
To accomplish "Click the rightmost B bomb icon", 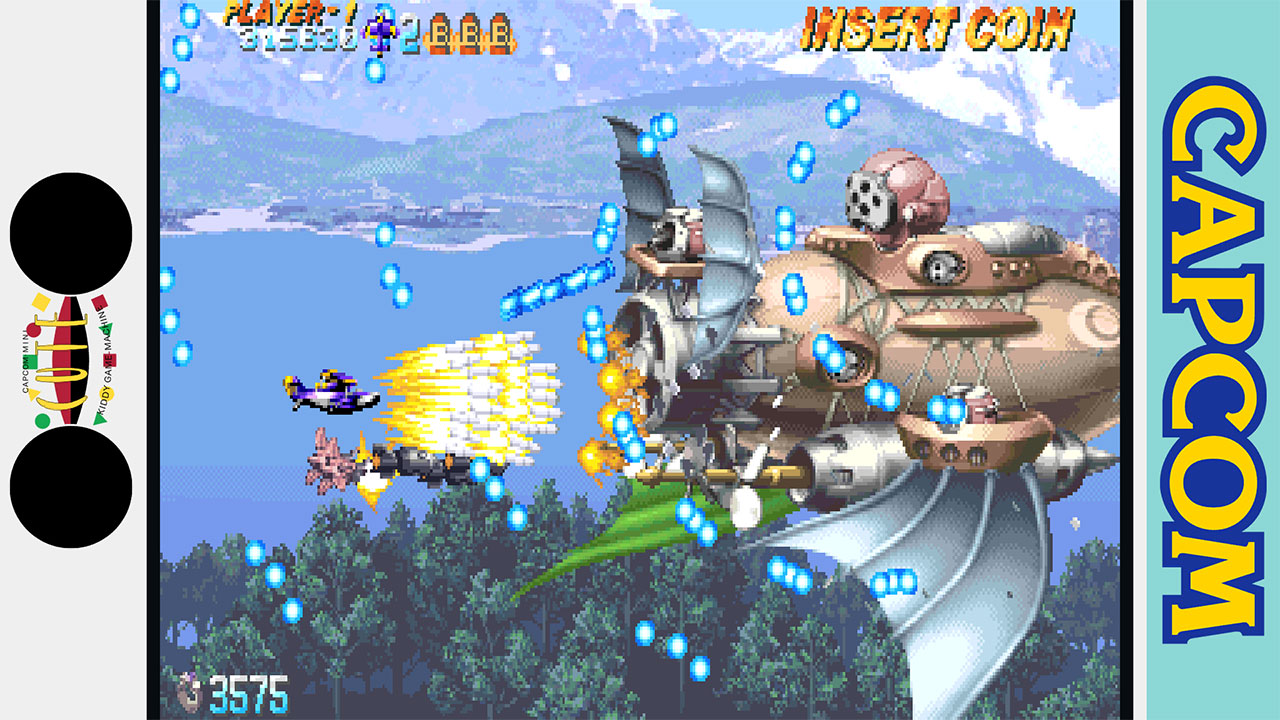I will tap(501, 34).
